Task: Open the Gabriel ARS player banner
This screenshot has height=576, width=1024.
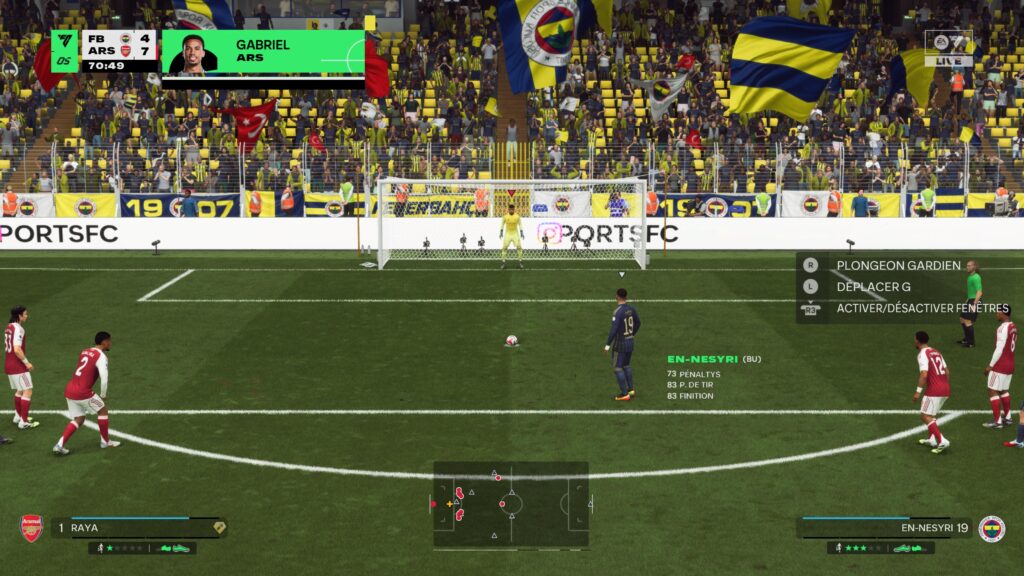Action: (263, 52)
